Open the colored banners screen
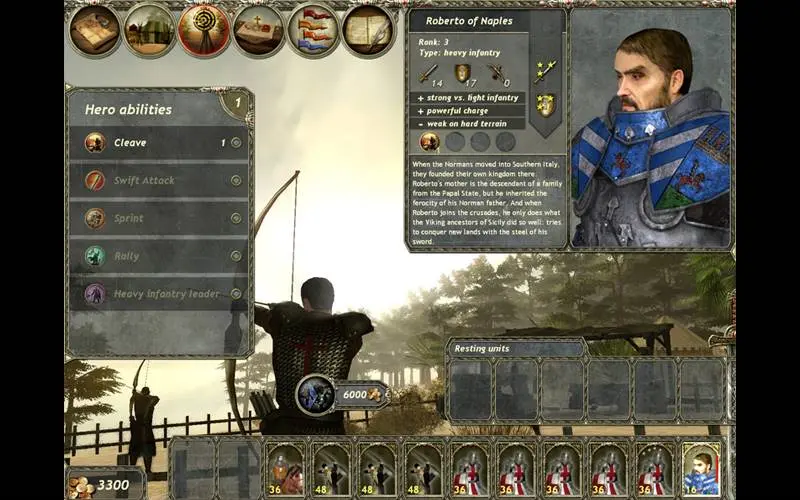 point(313,31)
